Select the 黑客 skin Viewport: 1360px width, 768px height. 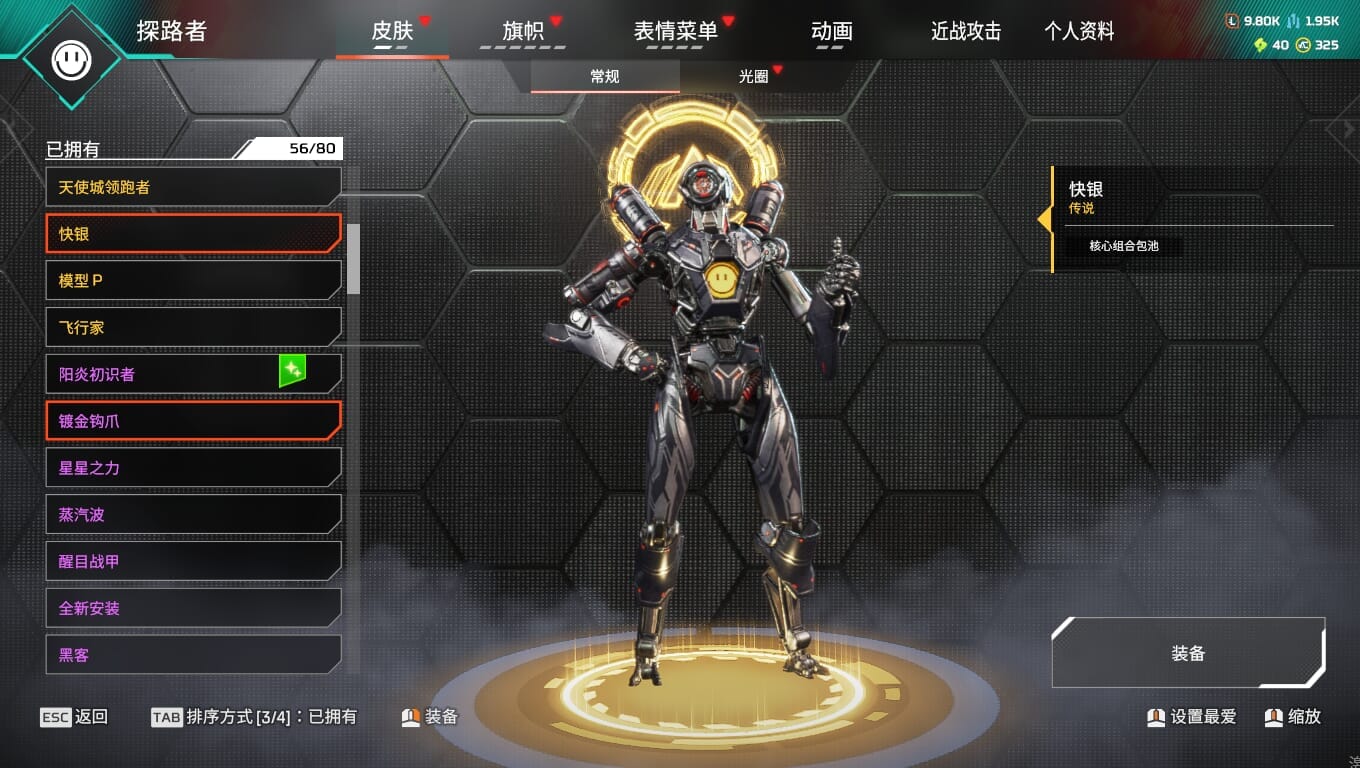tap(193, 655)
